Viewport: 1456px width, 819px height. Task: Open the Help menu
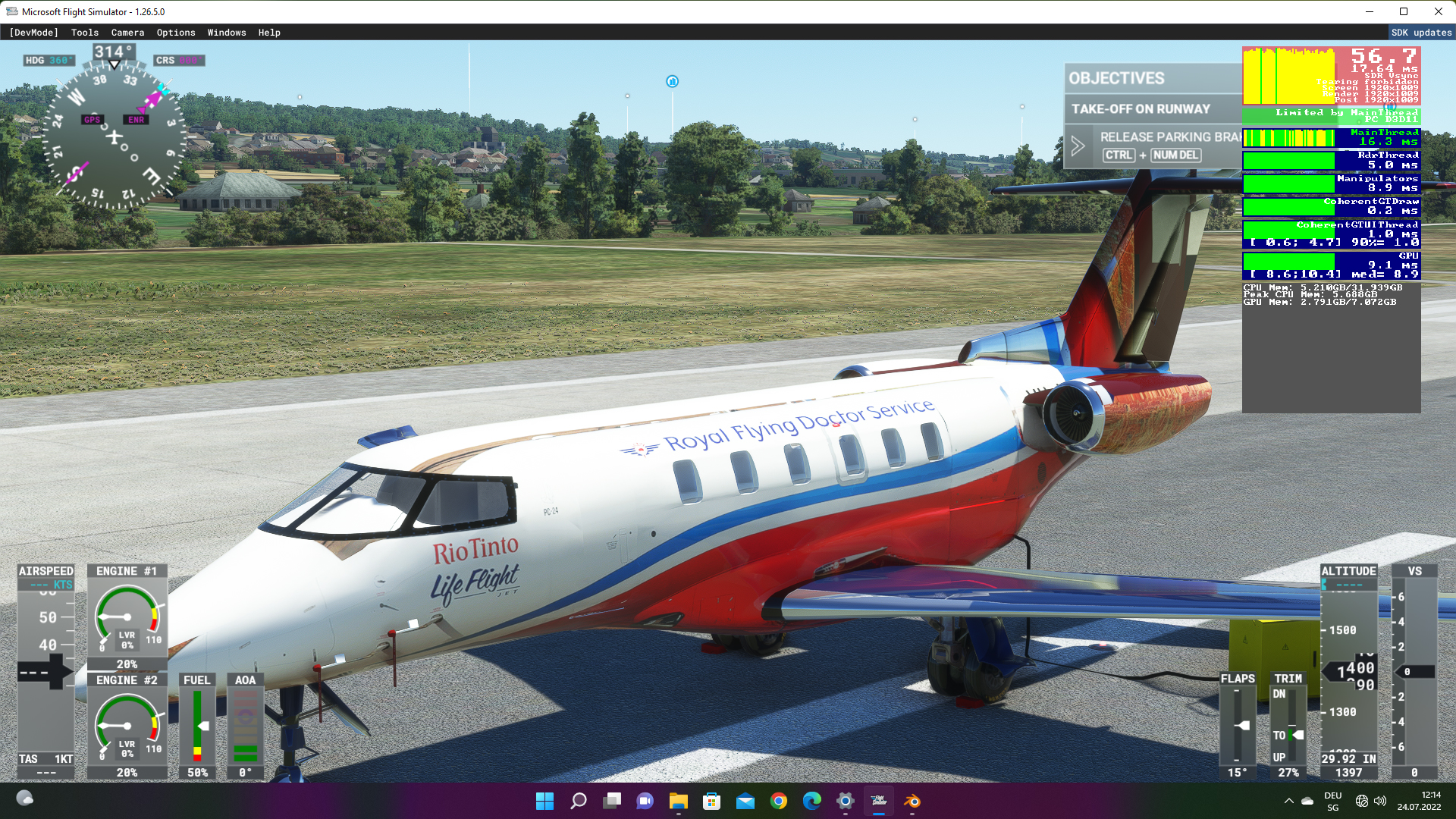(269, 33)
